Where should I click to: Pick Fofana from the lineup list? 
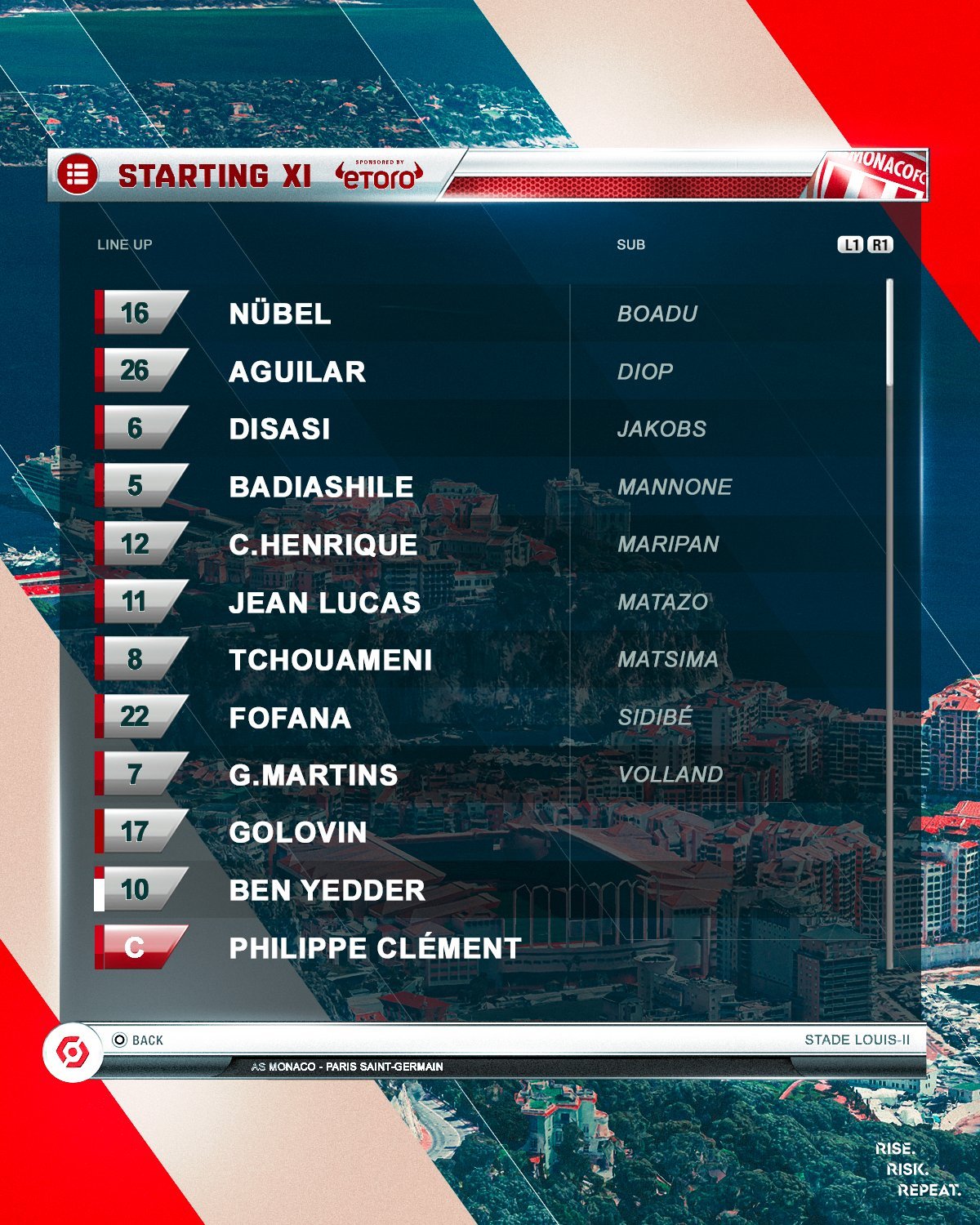(290, 718)
